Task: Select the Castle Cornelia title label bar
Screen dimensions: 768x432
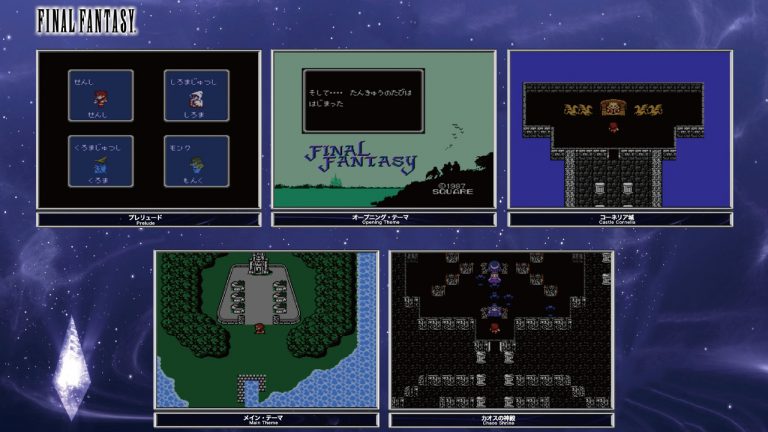Action: pyautogui.click(x=620, y=219)
